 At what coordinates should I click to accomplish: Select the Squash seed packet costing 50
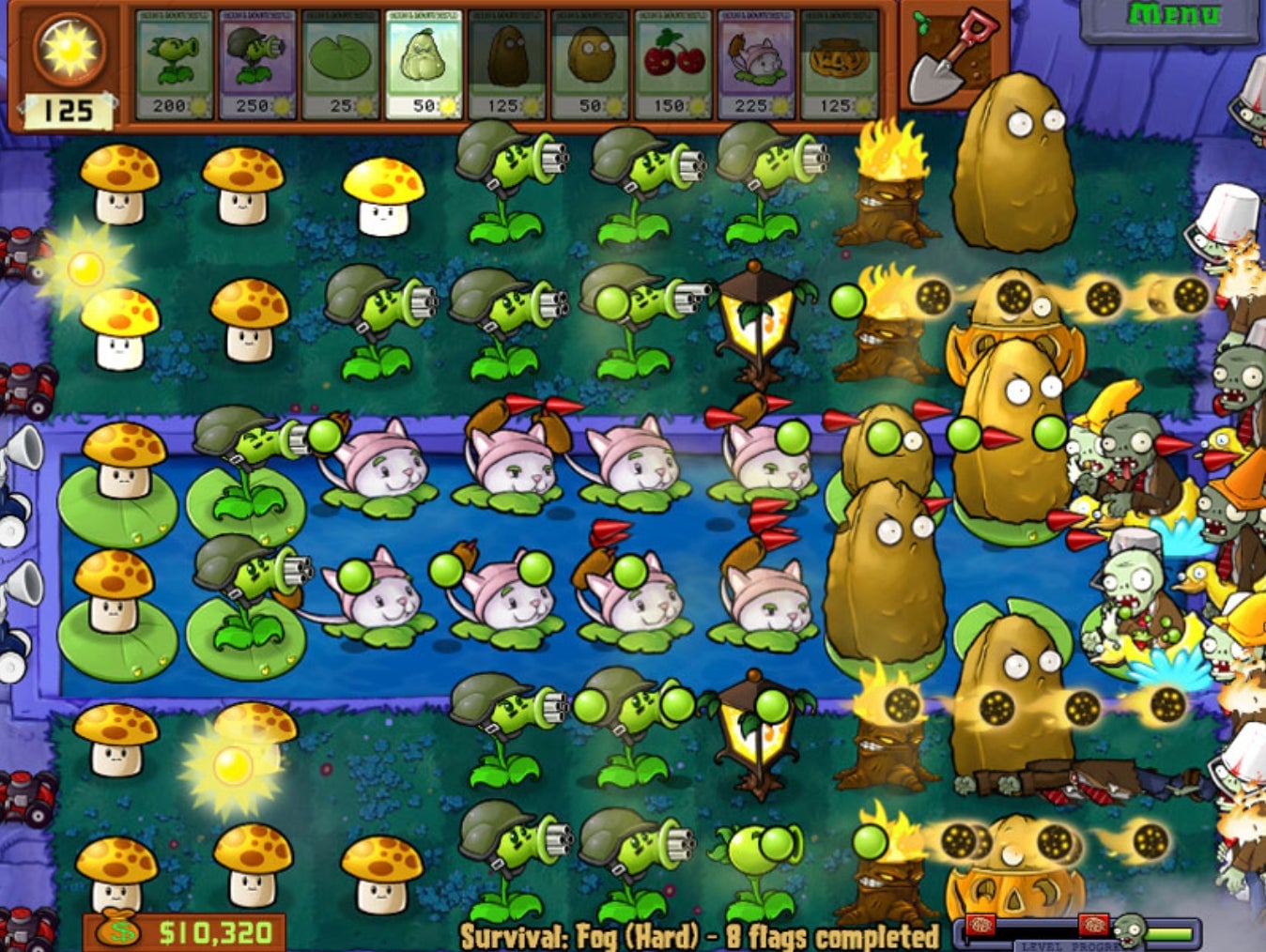[418, 61]
